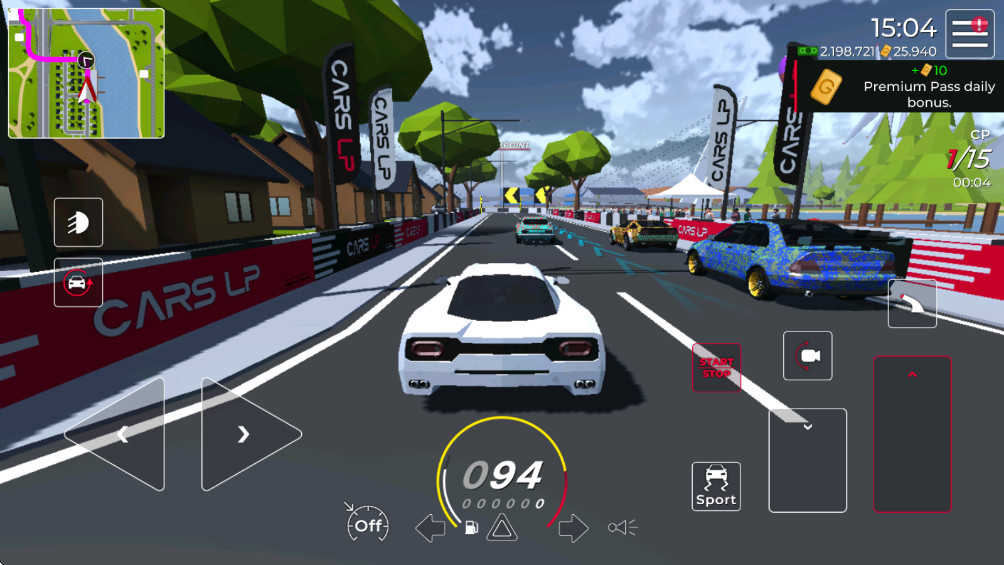1004x565 pixels.
Task: Activate the right turn signal
Action: point(573,528)
